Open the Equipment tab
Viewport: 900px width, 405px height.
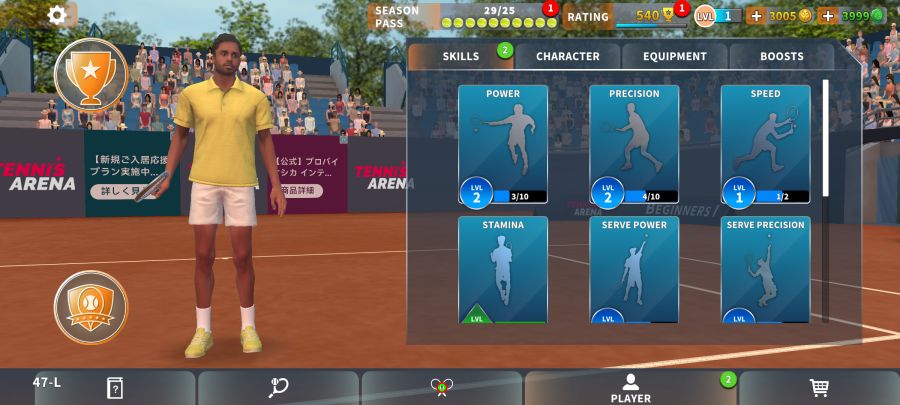click(x=675, y=57)
